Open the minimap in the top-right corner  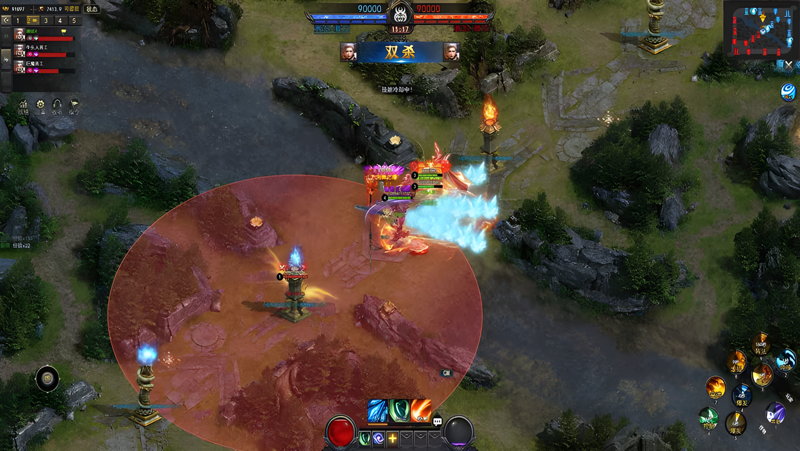coord(760,29)
